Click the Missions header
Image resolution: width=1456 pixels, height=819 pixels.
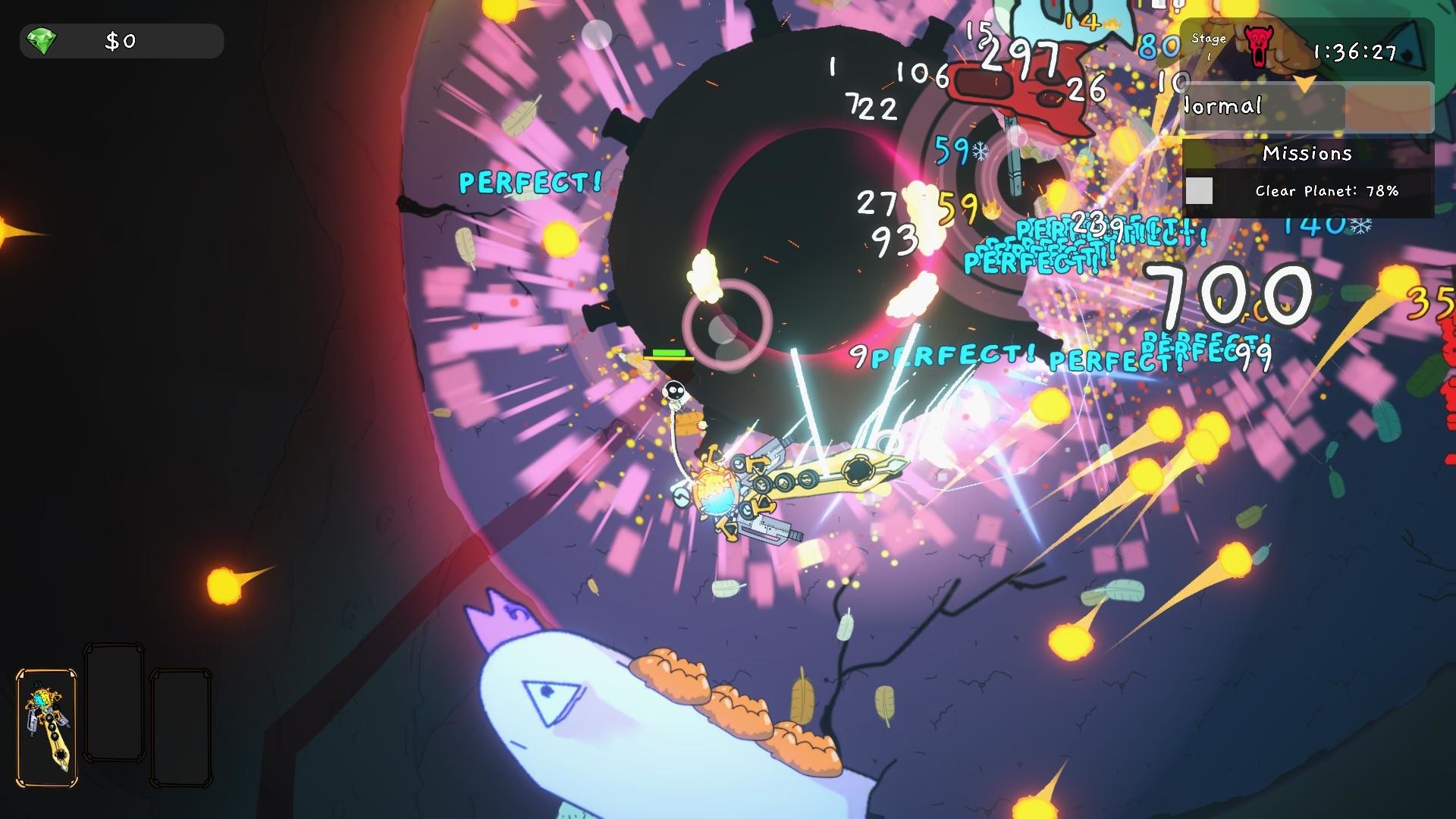click(1307, 154)
